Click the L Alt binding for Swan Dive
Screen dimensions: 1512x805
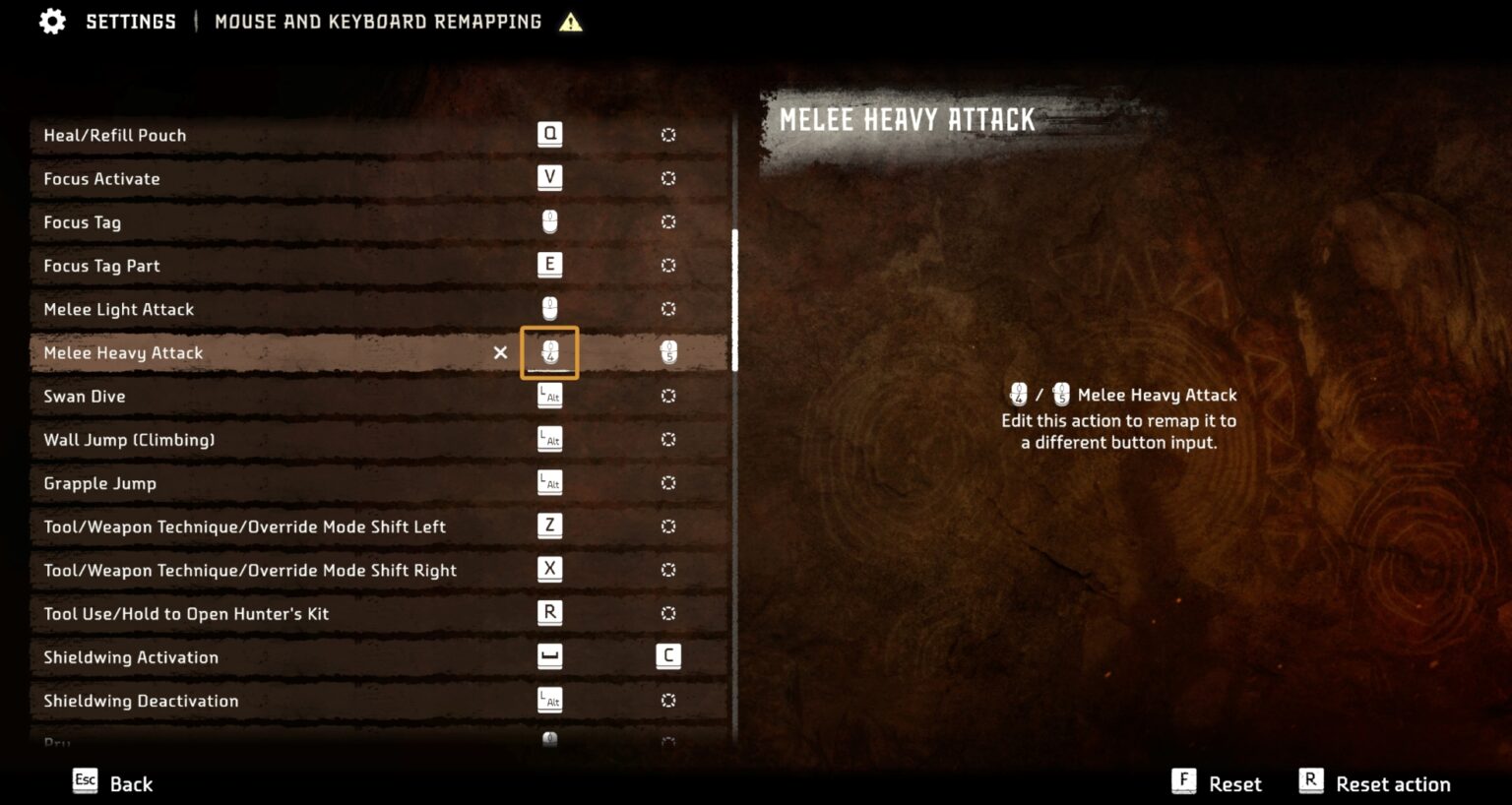coord(549,396)
